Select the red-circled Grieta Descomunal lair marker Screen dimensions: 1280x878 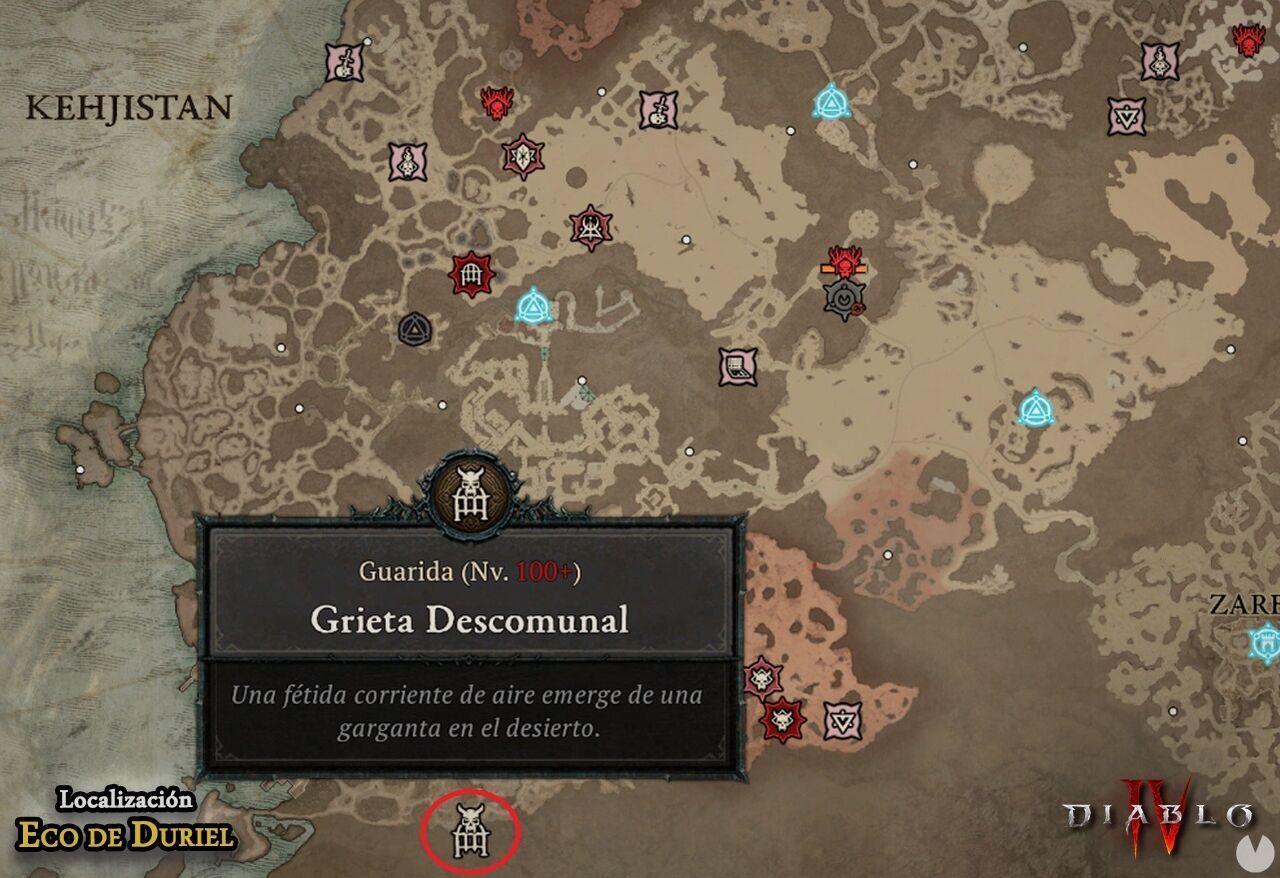[470, 829]
